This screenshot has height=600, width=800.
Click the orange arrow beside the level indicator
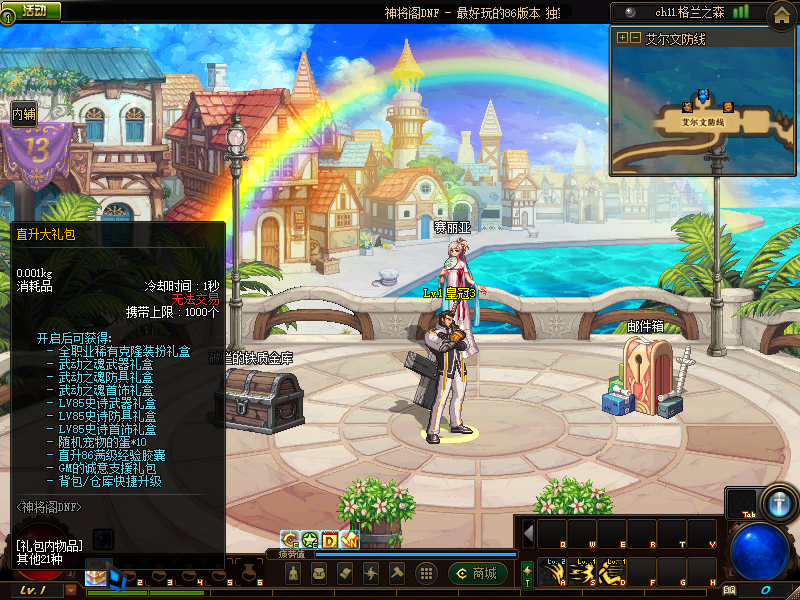point(71,591)
